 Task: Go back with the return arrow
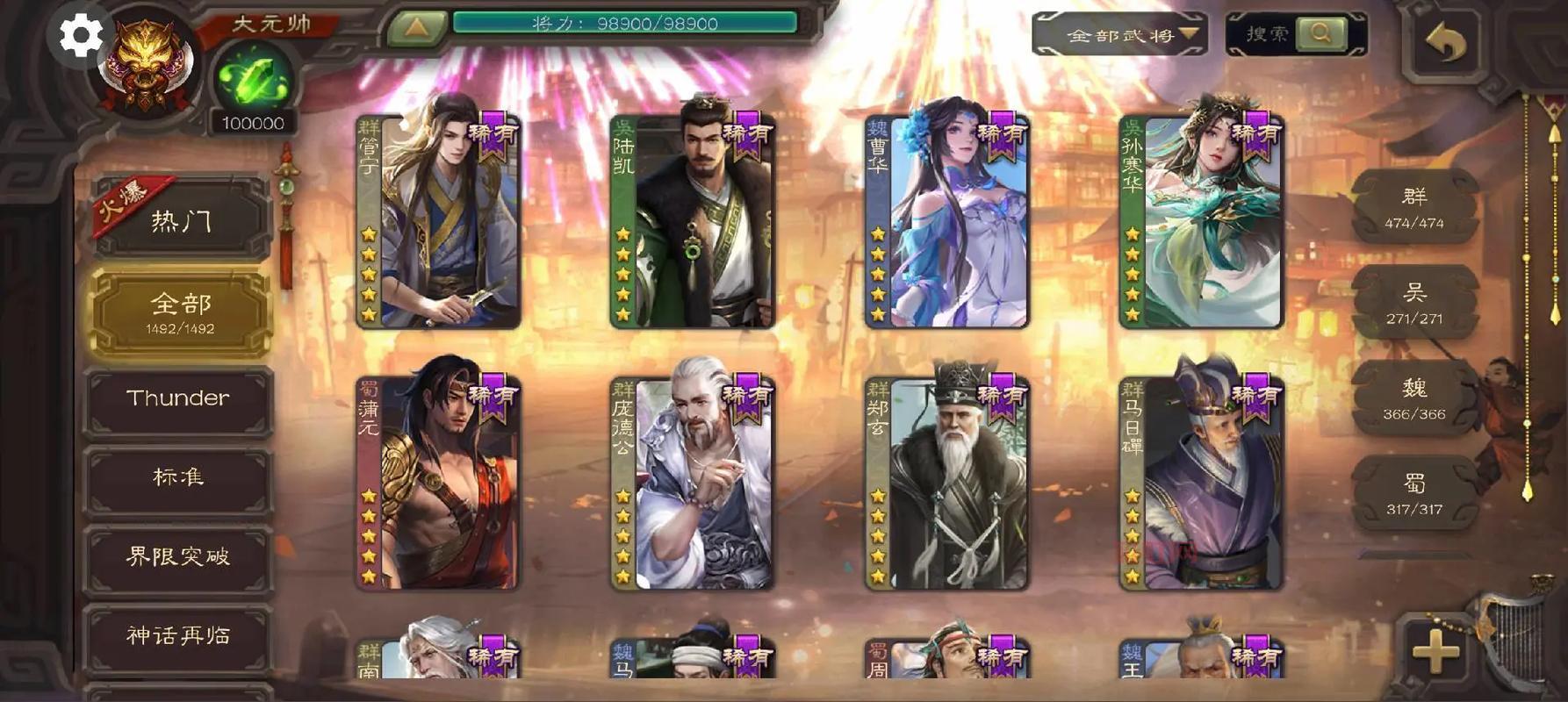point(1445,42)
